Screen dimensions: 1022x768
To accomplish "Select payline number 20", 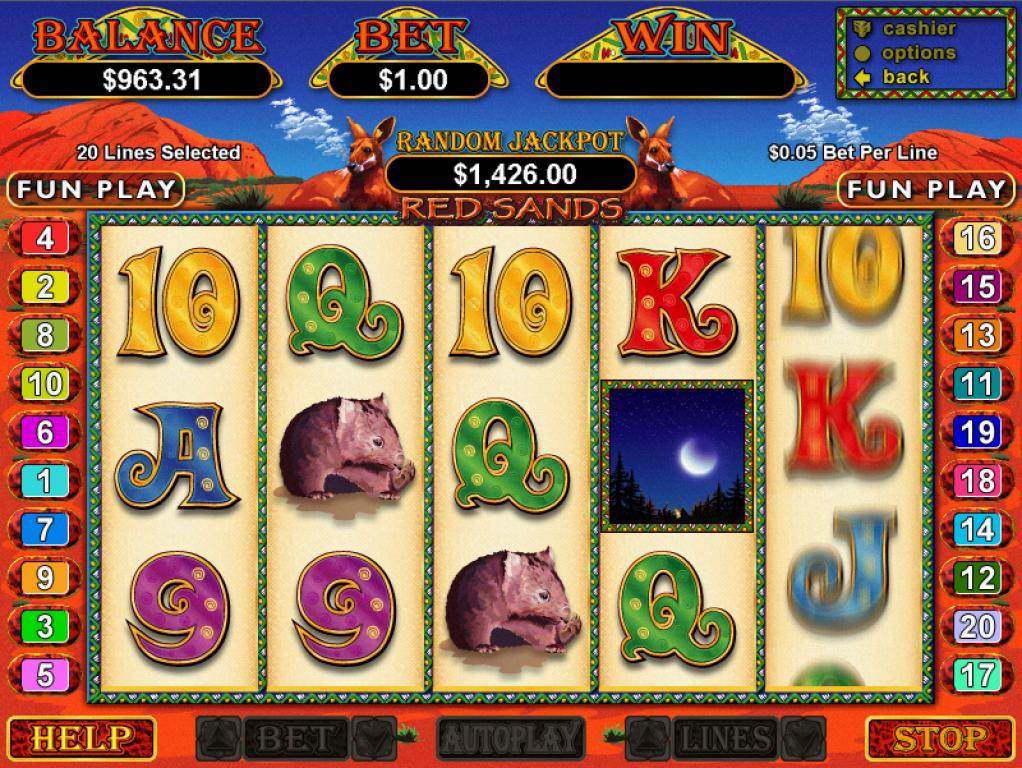I will point(976,626).
